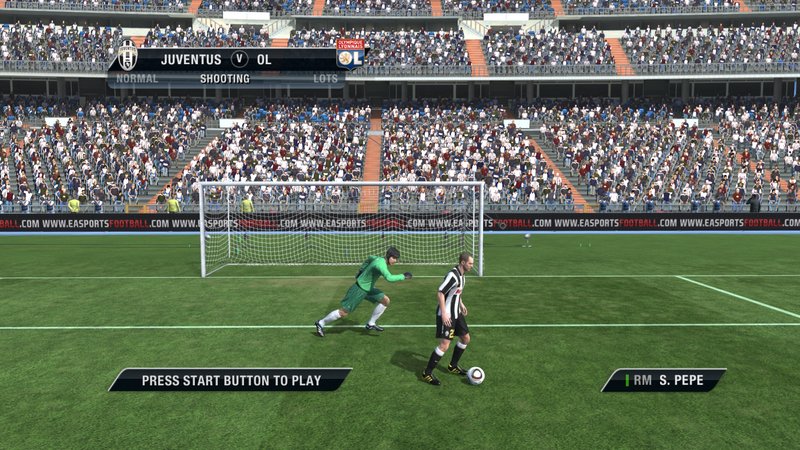This screenshot has height=450, width=800.
Task: Select the SHOOTING practice mode
Action: [x=225, y=78]
